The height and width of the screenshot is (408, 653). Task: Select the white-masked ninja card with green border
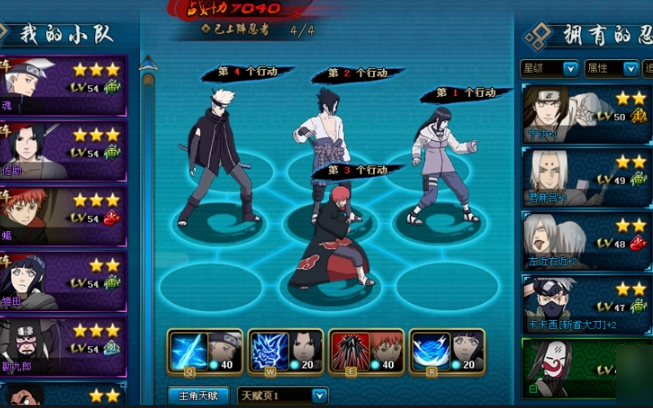coord(585,370)
